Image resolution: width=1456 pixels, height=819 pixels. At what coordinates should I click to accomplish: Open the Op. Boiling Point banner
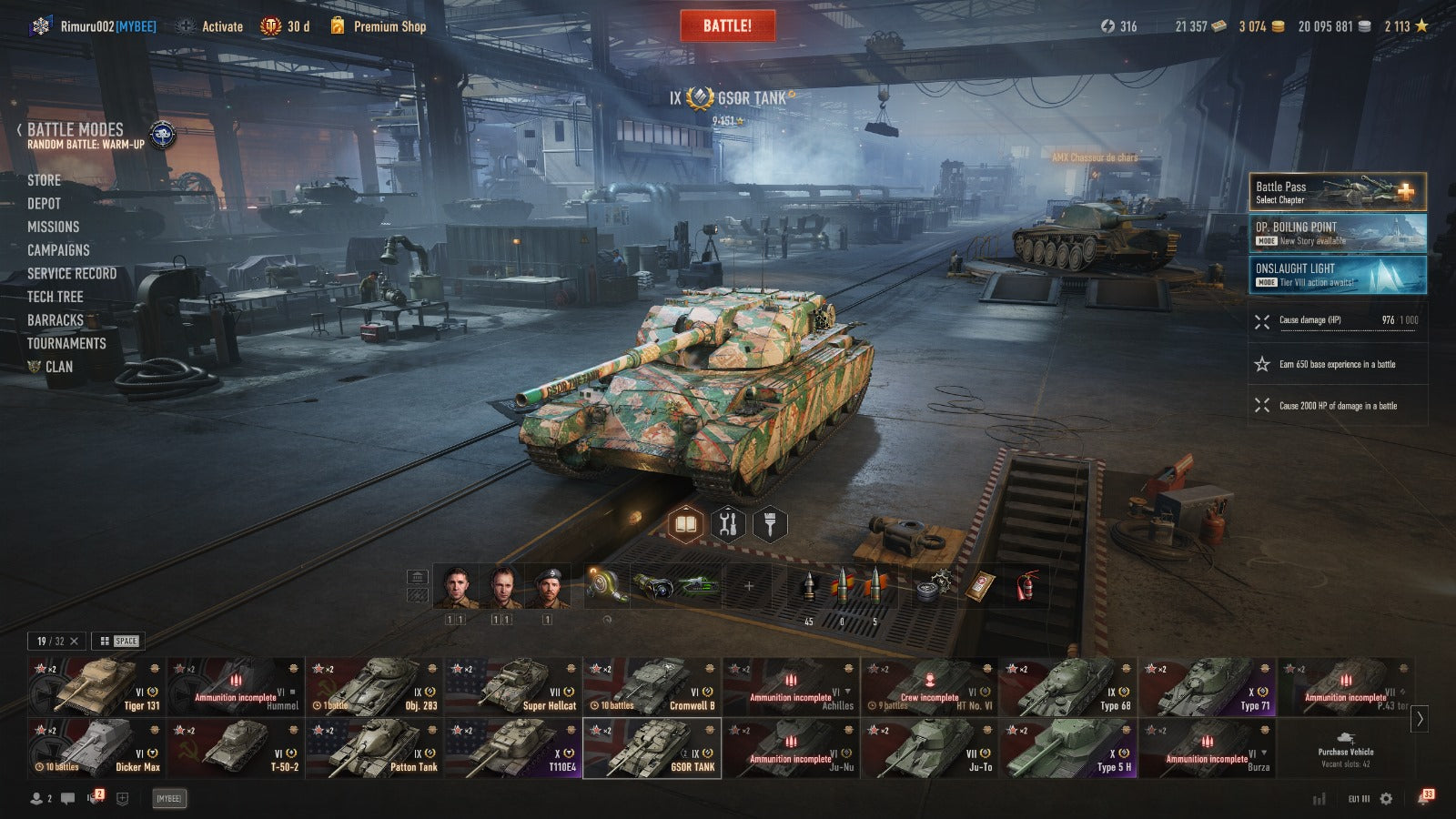pyautogui.click(x=1337, y=233)
